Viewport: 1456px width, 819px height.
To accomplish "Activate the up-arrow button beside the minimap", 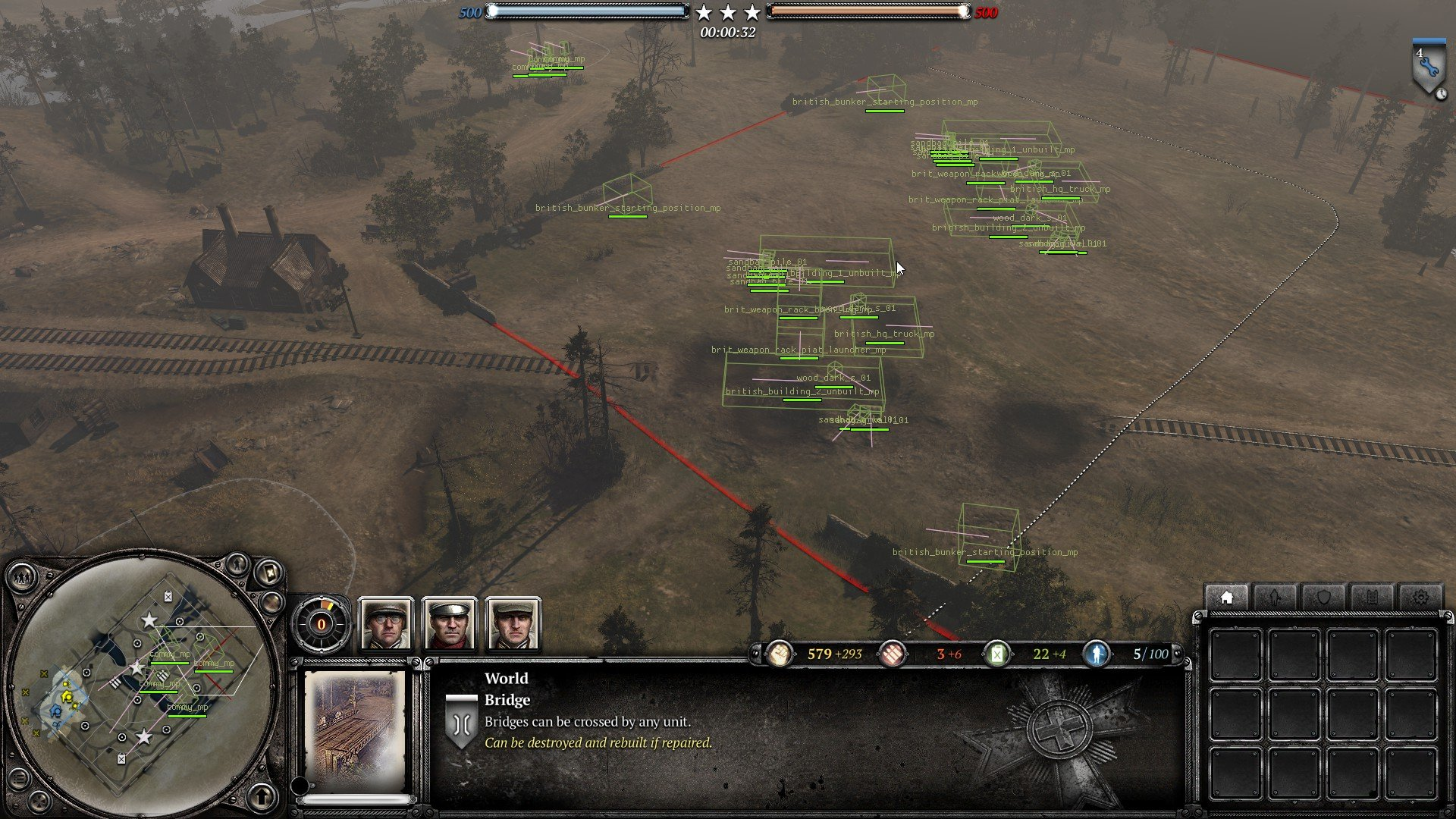I will pos(262,796).
